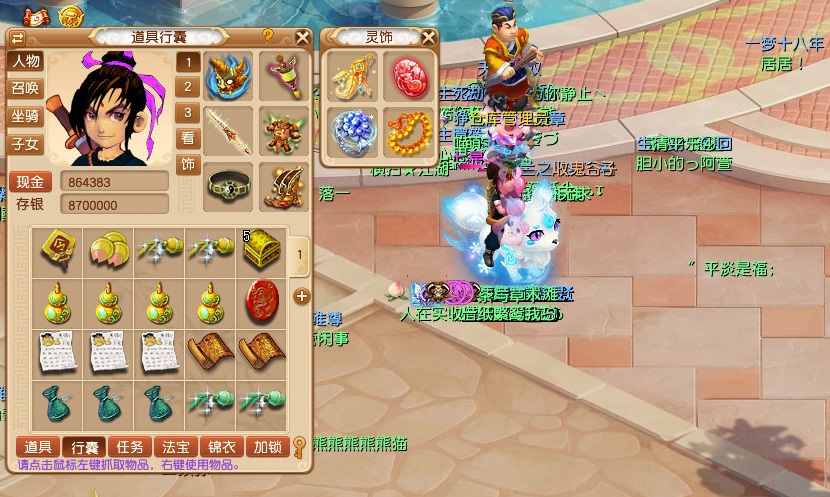Screen dimensions: 830x497
Task: Select the 行囊 bag tab
Action: (x=82, y=446)
